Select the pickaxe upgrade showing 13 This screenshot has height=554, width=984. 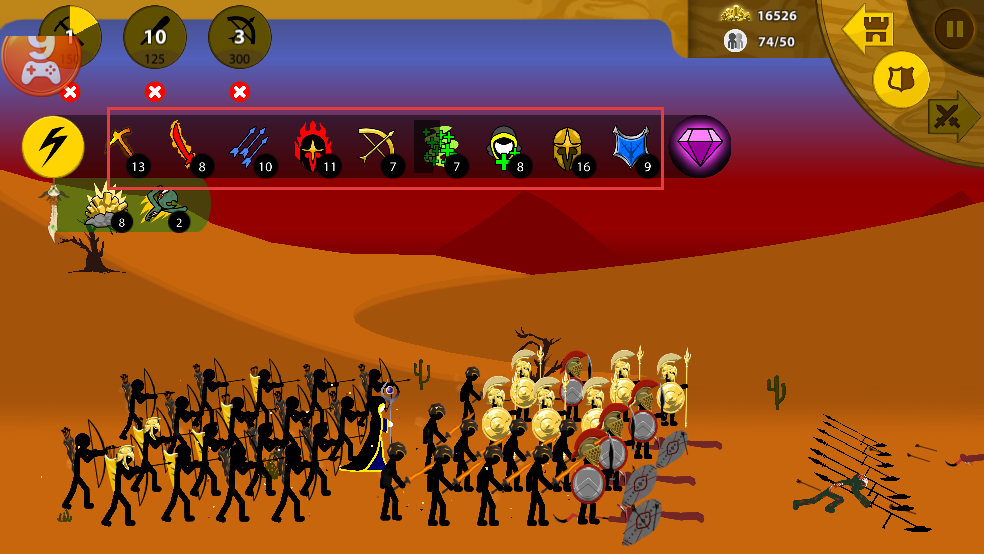[x=126, y=147]
